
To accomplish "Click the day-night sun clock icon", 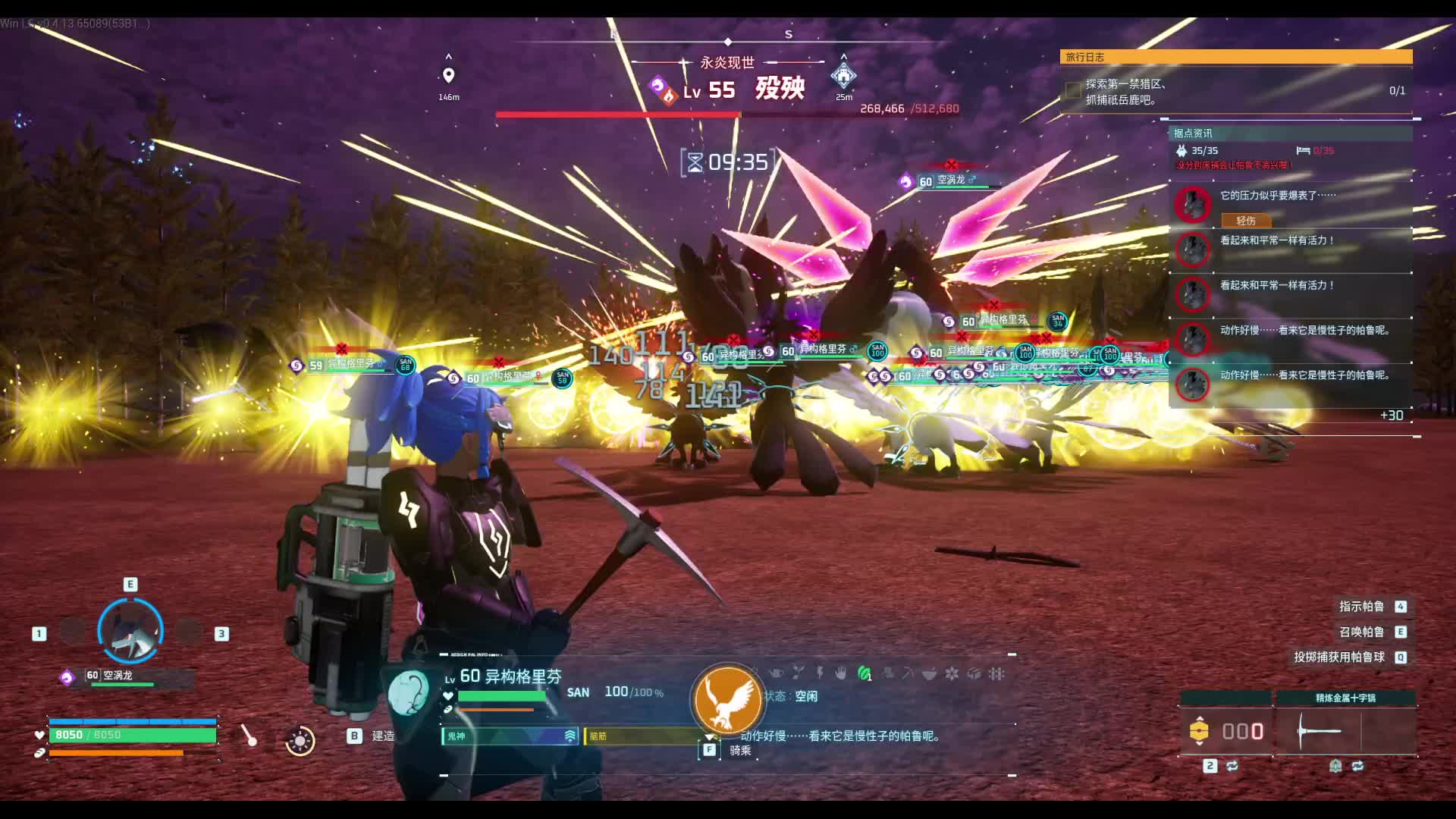I will click(300, 740).
